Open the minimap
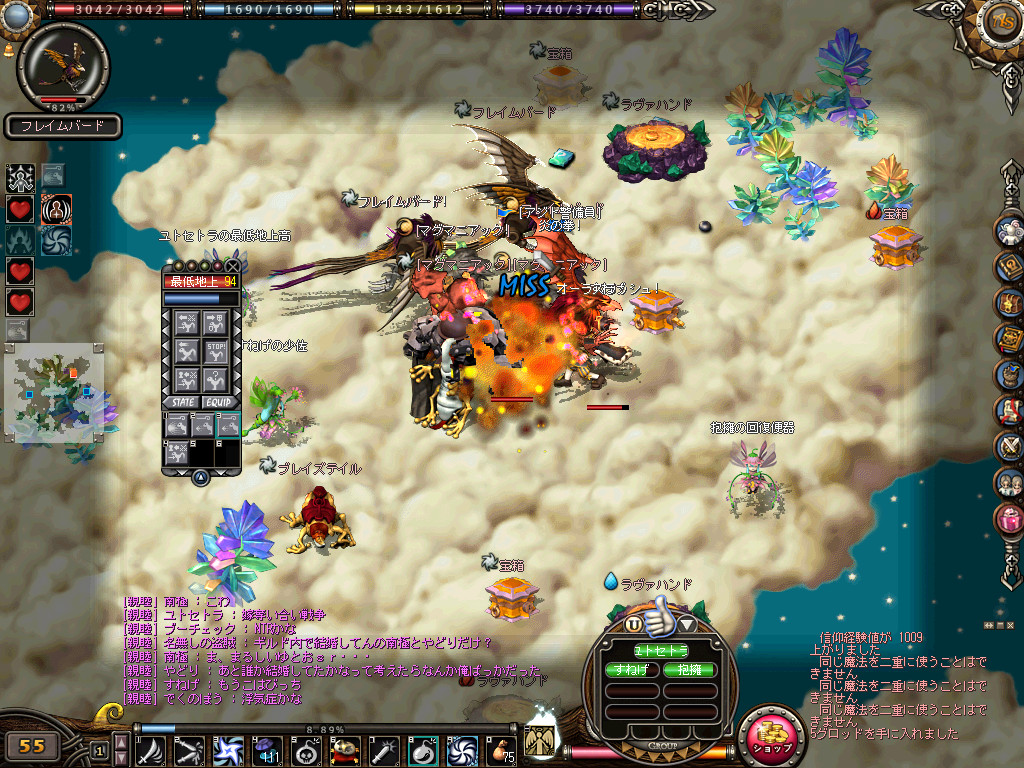This screenshot has width=1024, height=768. tap(53, 392)
